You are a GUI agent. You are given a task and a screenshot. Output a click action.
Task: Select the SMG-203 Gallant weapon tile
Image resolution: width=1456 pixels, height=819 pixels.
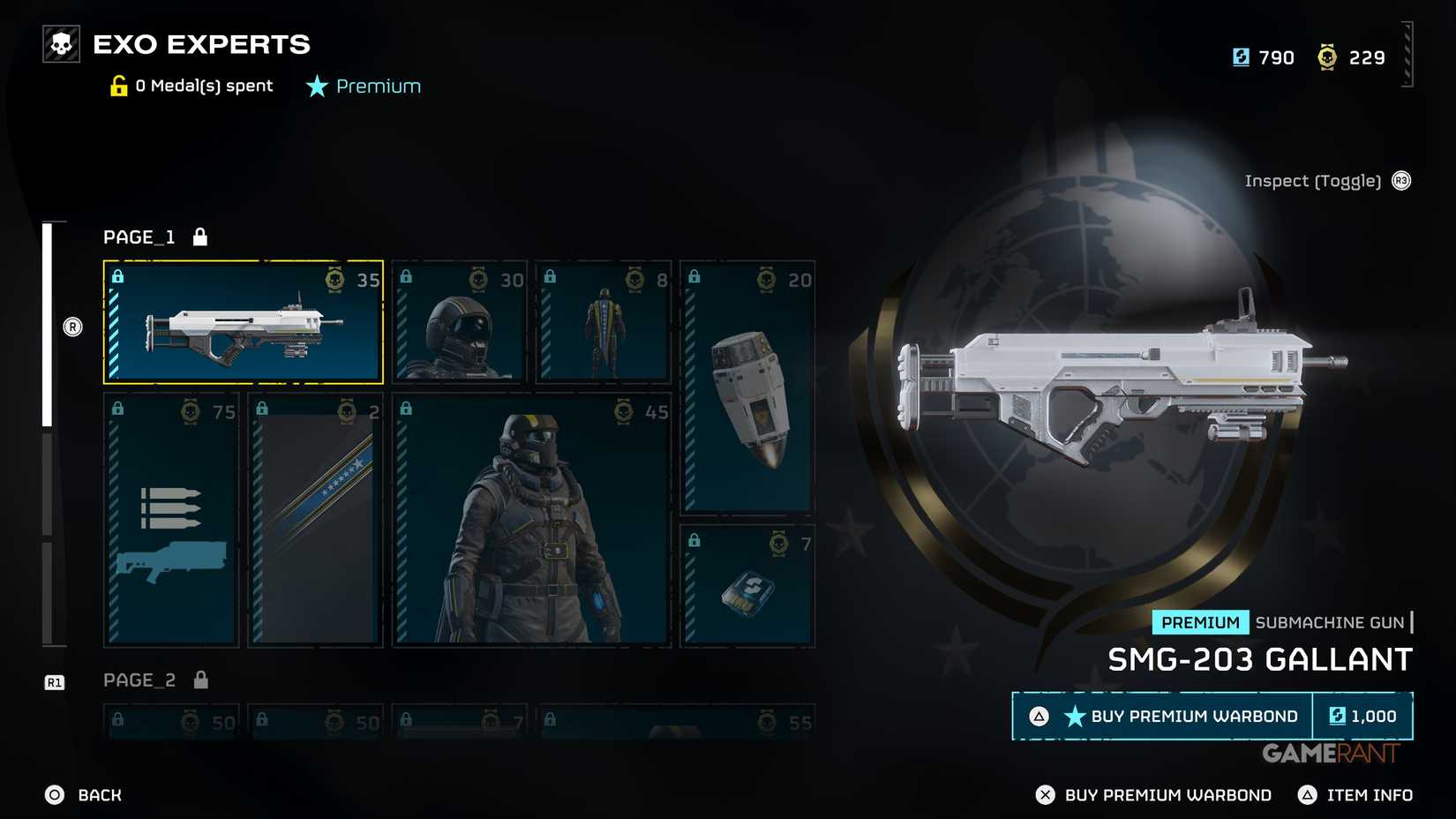click(x=243, y=322)
